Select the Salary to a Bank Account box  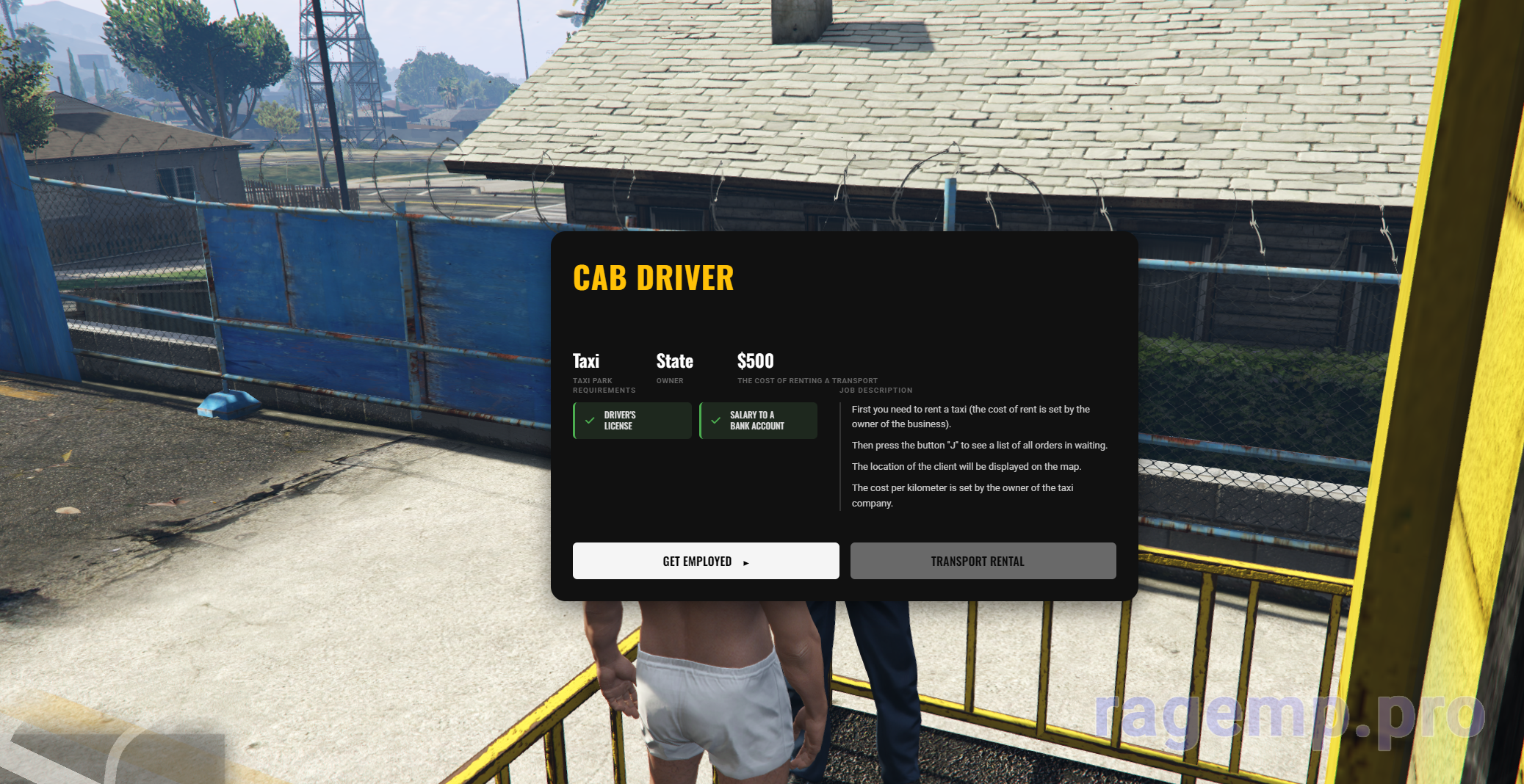point(758,421)
